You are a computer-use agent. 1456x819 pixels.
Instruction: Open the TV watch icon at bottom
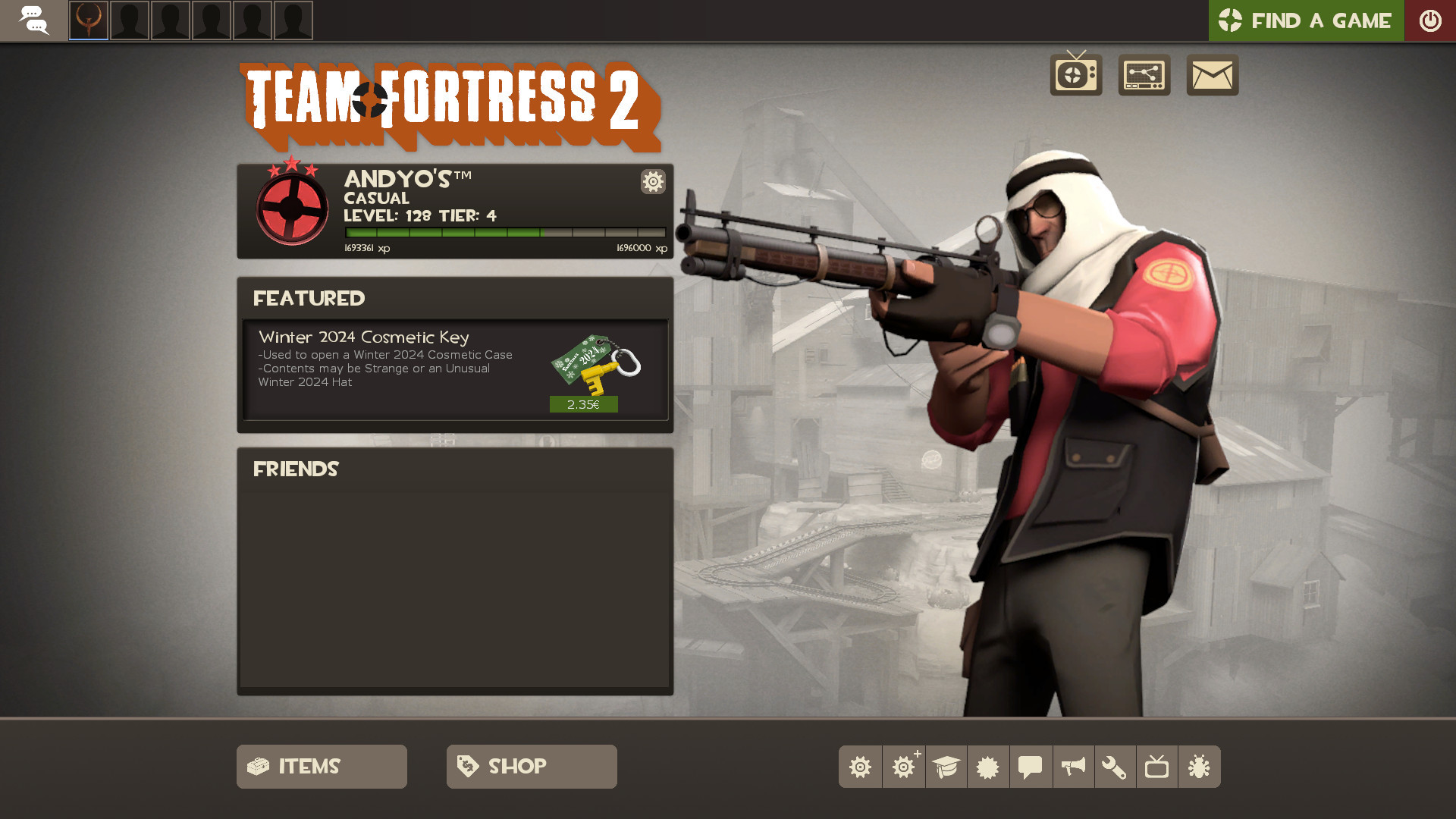tap(1158, 767)
